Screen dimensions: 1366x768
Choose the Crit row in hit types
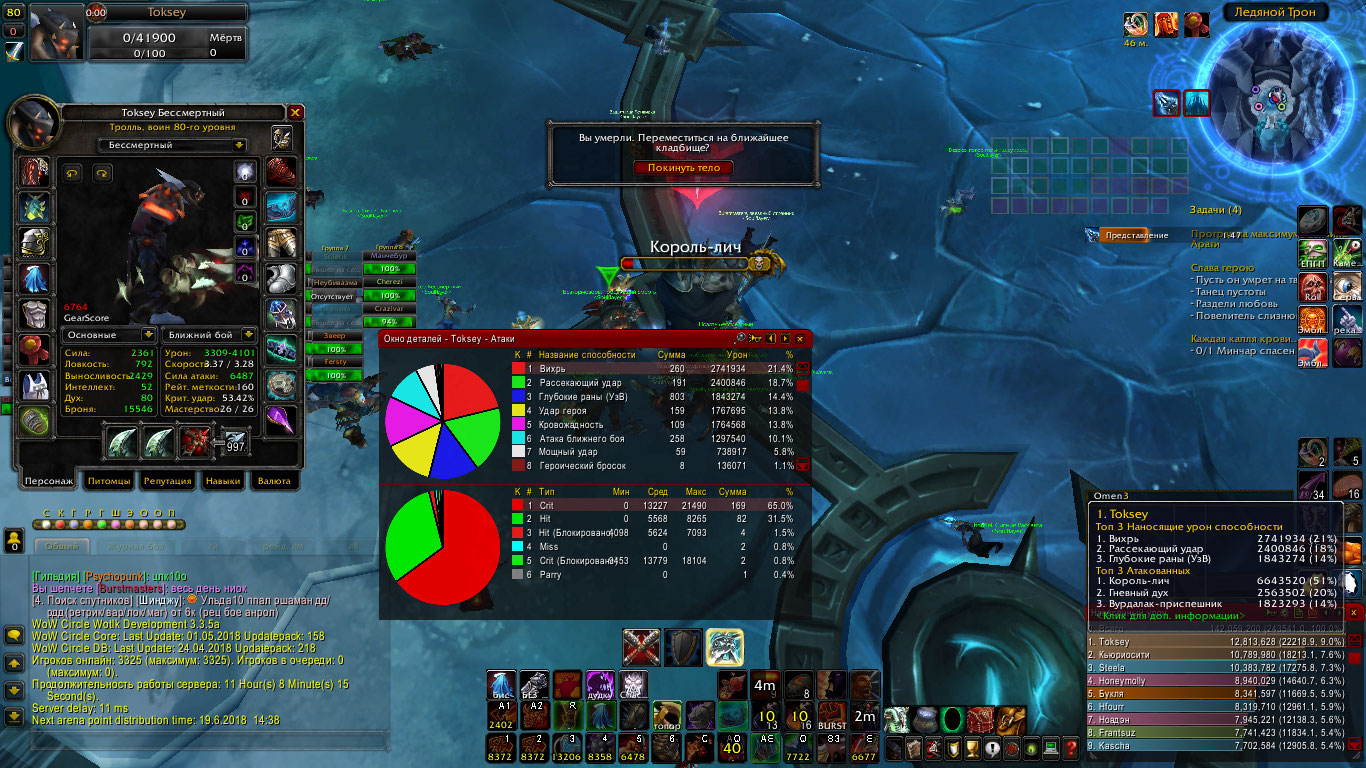[x=650, y=506]
